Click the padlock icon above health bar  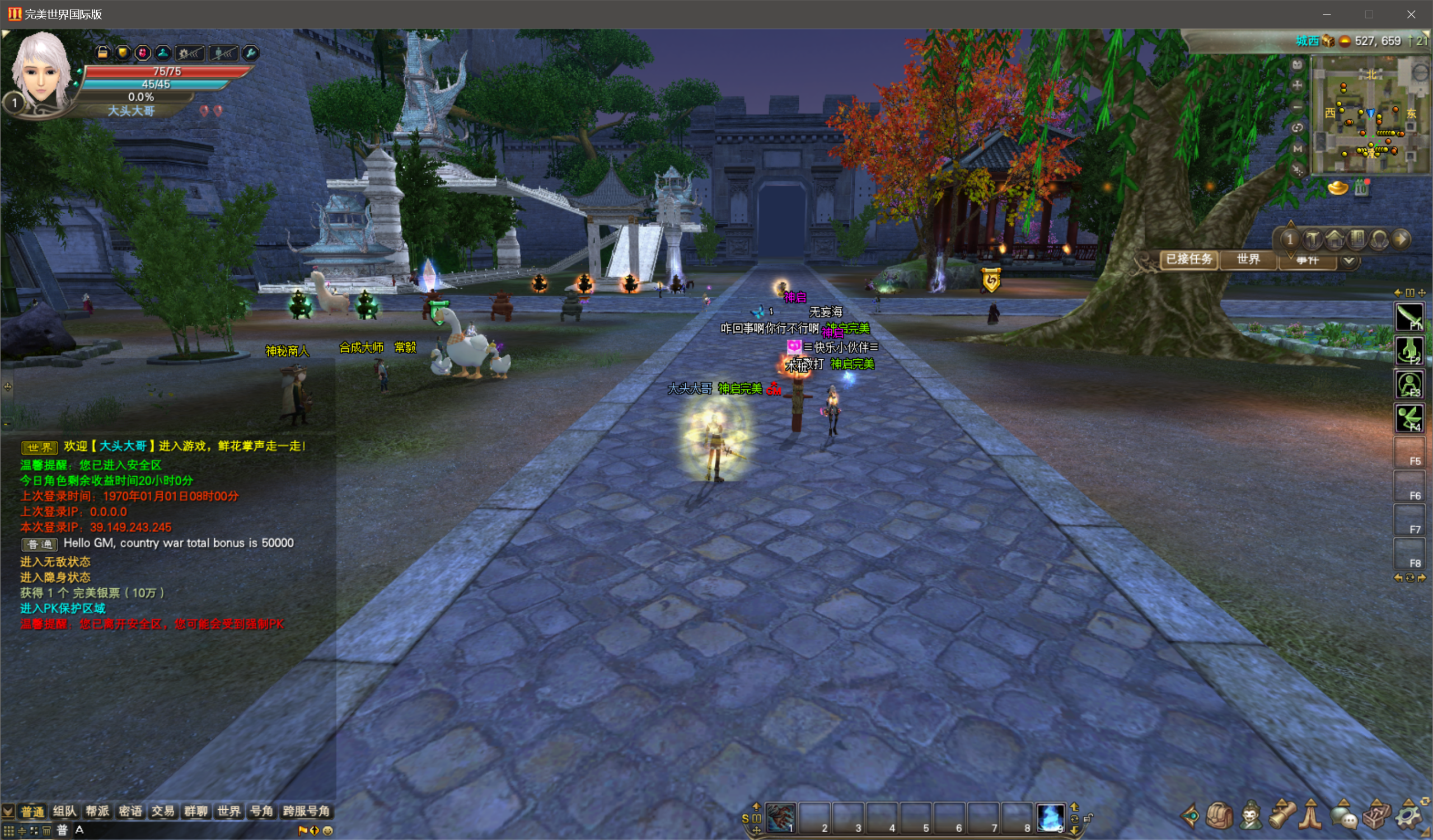(102, 53)
